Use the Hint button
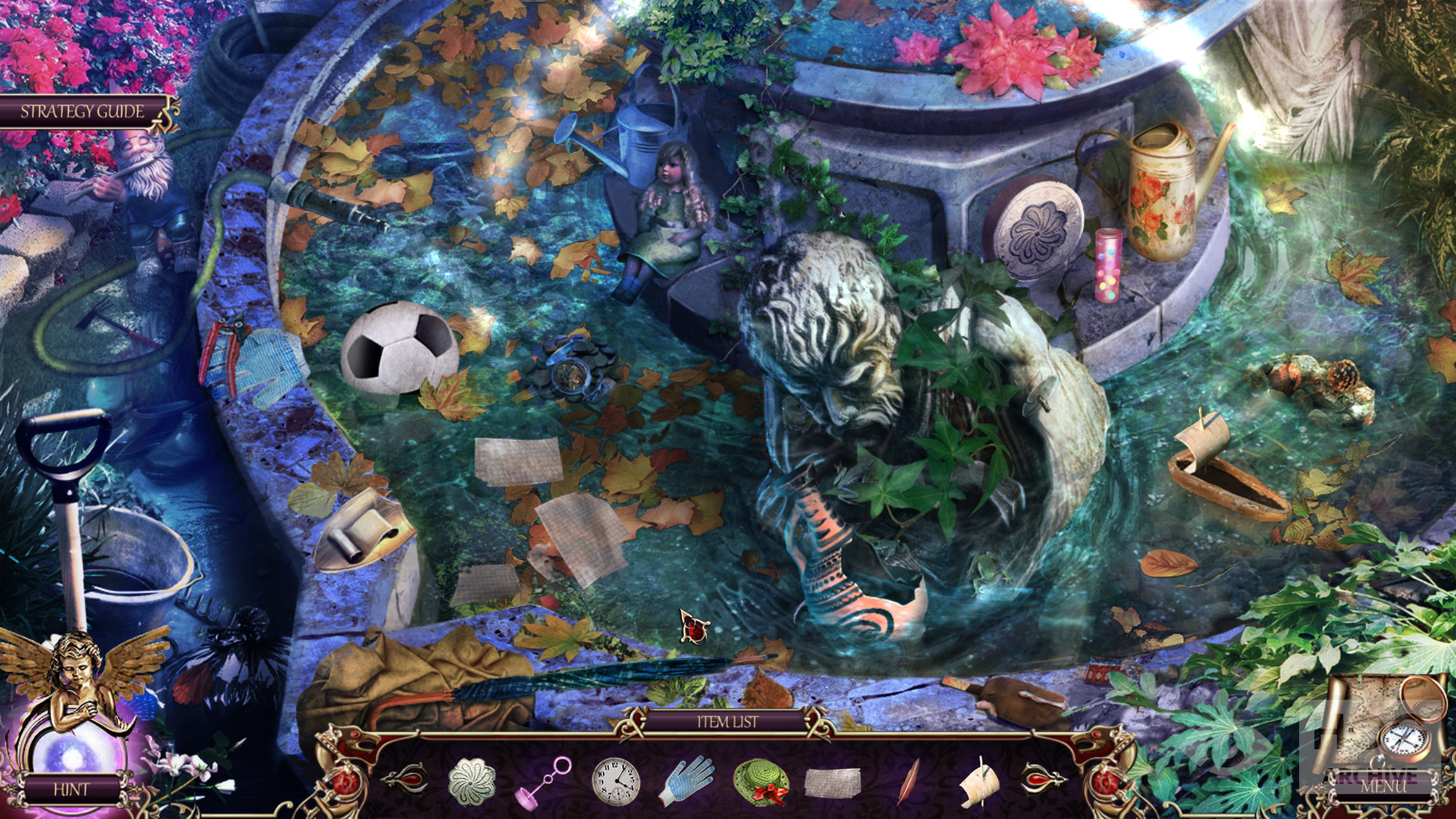Image resolution: width=1456 pixels, height=819 pixels. (x=71, y=789)
